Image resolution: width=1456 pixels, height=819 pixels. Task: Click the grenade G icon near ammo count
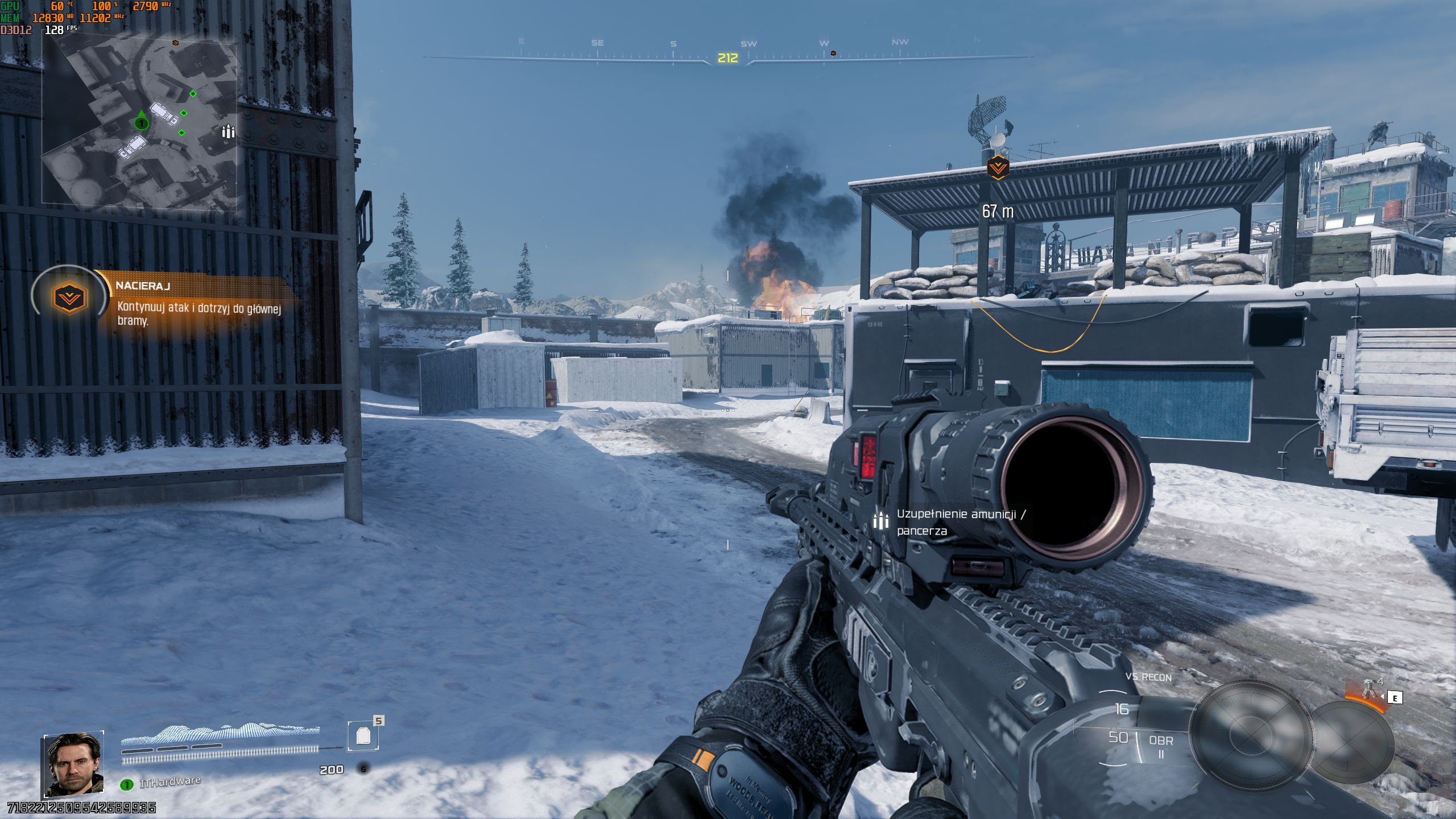coord(363,768)
